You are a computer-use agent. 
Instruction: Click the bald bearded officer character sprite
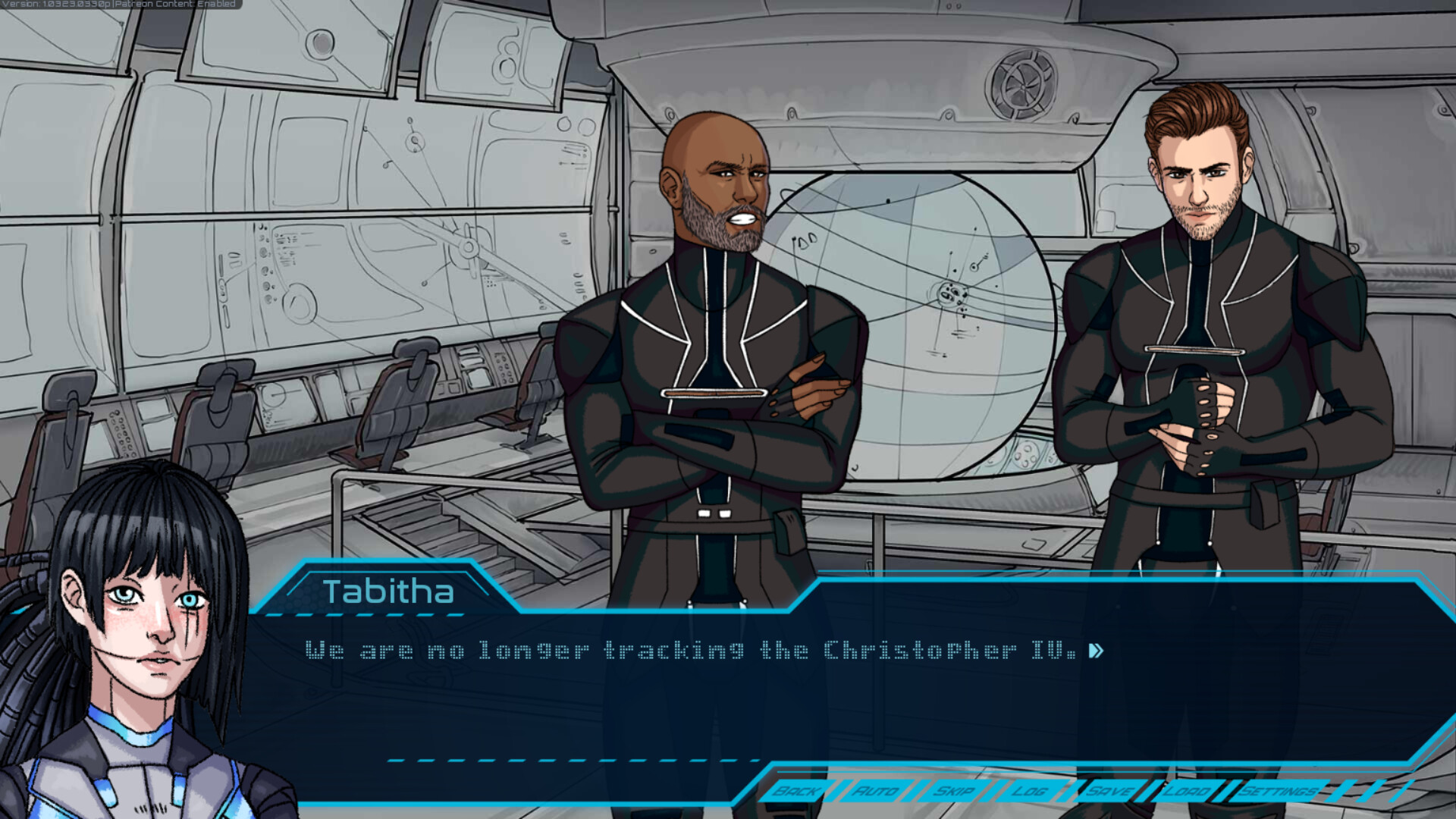point(720,341)
